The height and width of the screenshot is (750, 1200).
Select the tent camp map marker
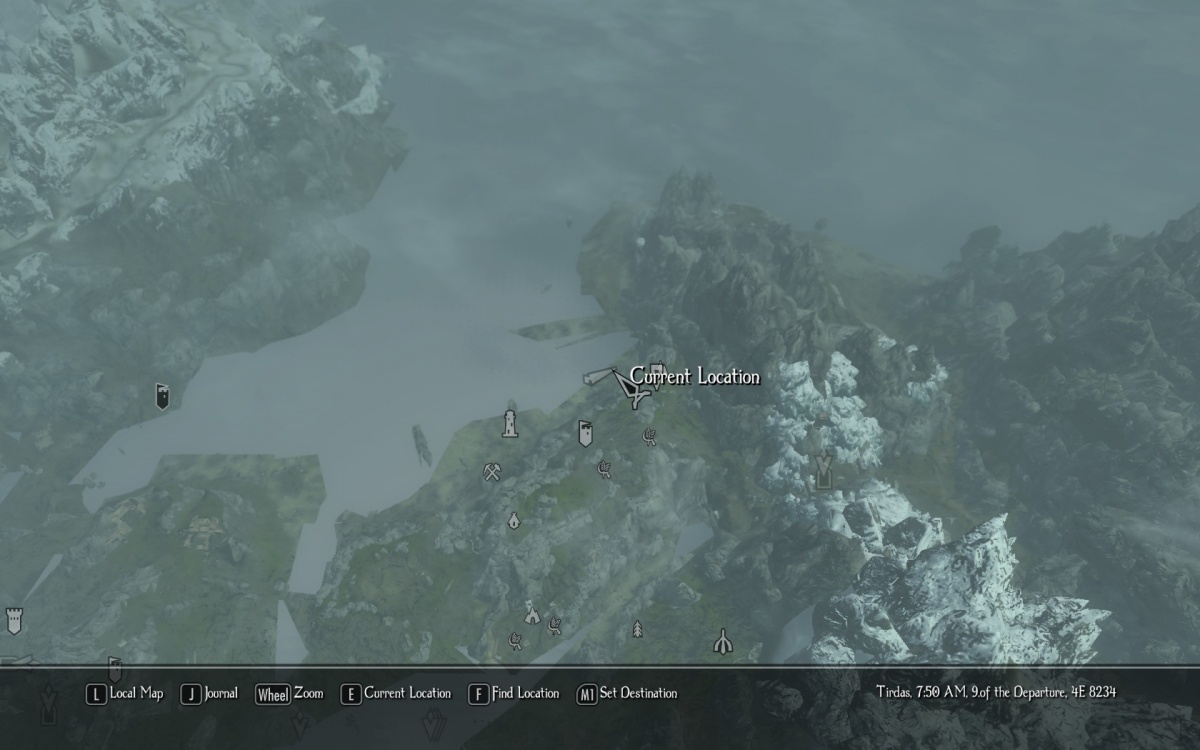tap(532, 612)
